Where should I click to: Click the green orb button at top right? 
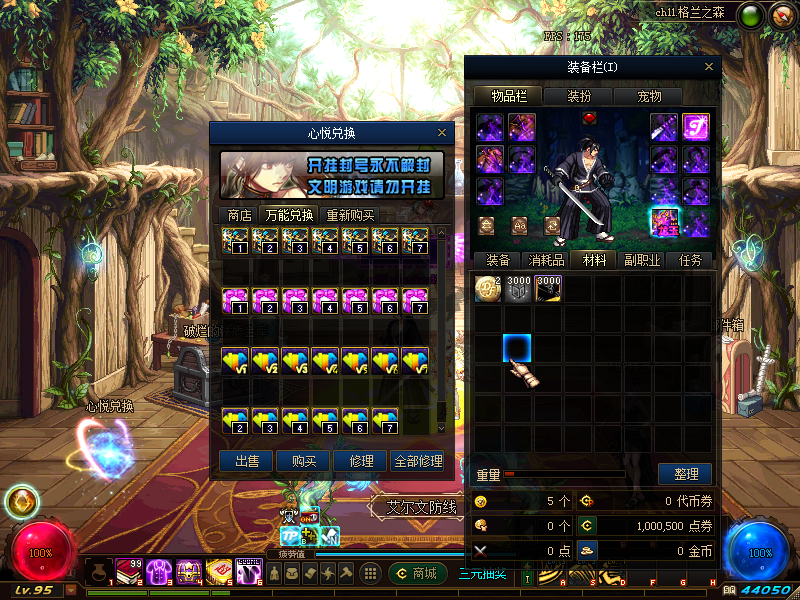[x=749, y=15]
